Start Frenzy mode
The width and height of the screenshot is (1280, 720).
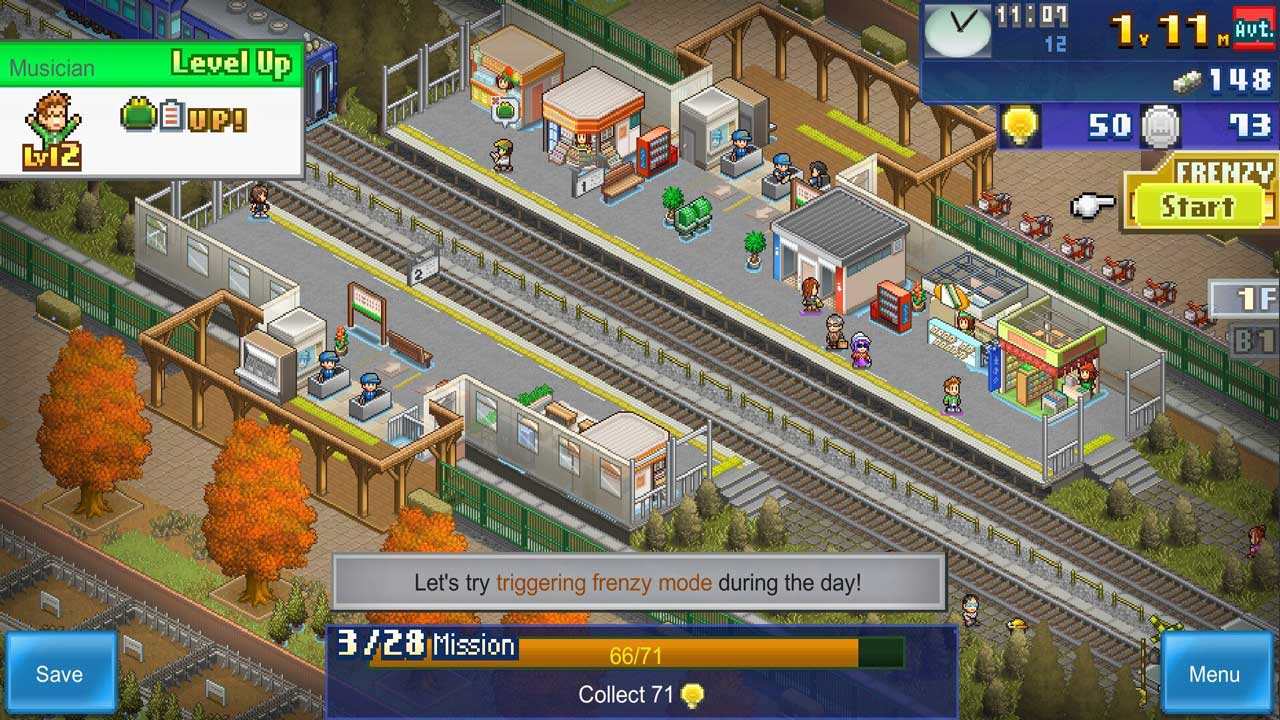click(1197, 207)
